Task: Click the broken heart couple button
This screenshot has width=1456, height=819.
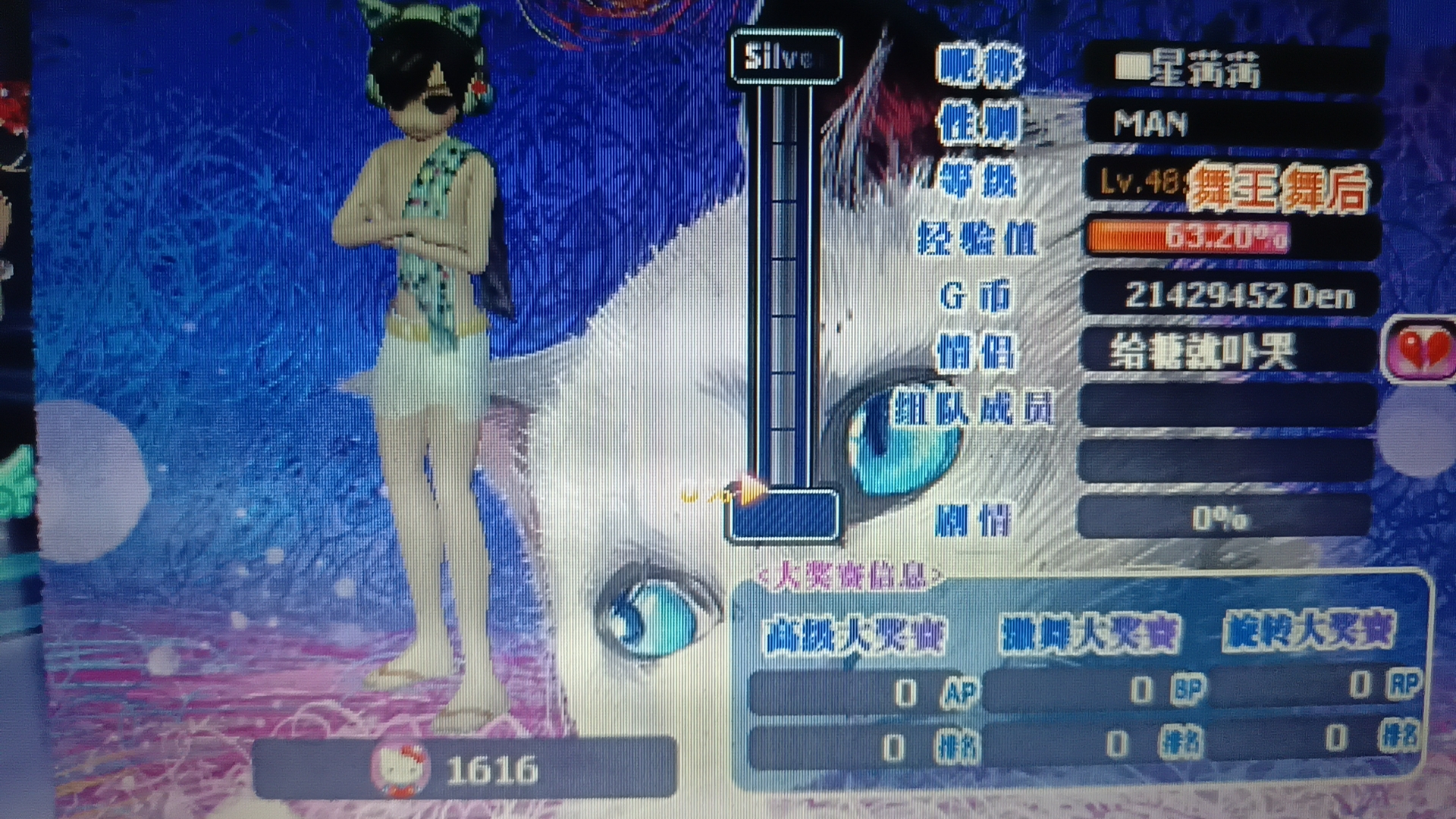Action: click(x=1419, y=350)
